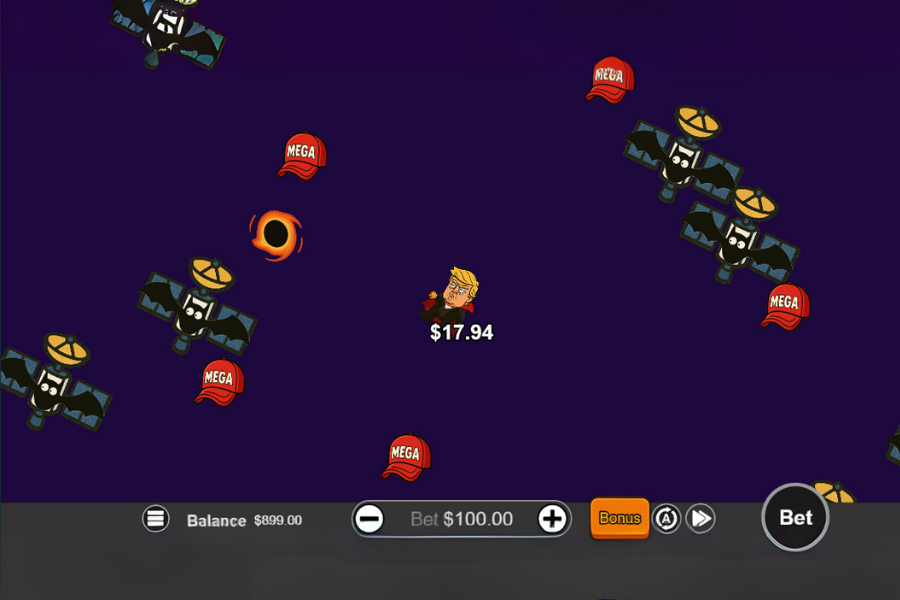This screenshot has height=600, width=900.
Task: Decrease the bet with the minus button
Action: click(x=370, y=519)
